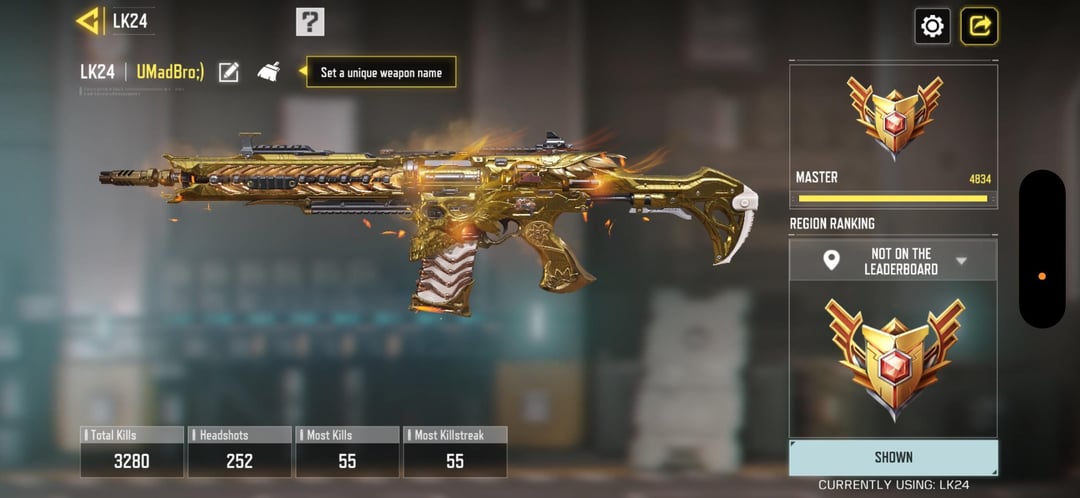Edit the weapon name UMadBro;)
The width and height of the screenshot is (1080, 498).
tap(229, 72)
